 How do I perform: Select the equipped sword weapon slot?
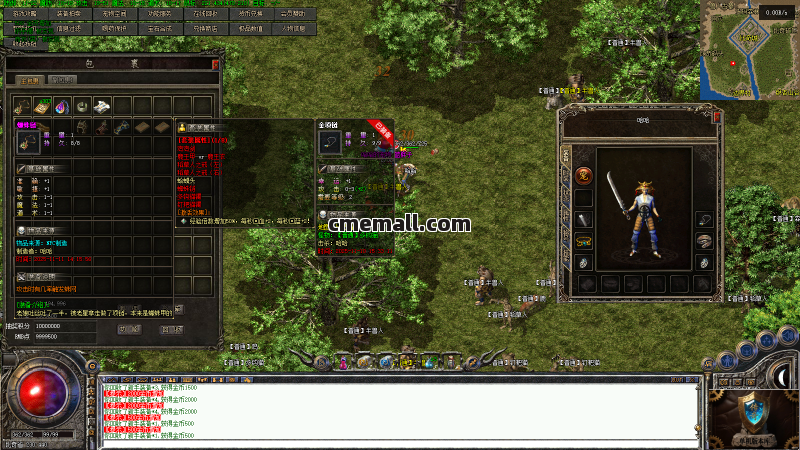(585, 218)
